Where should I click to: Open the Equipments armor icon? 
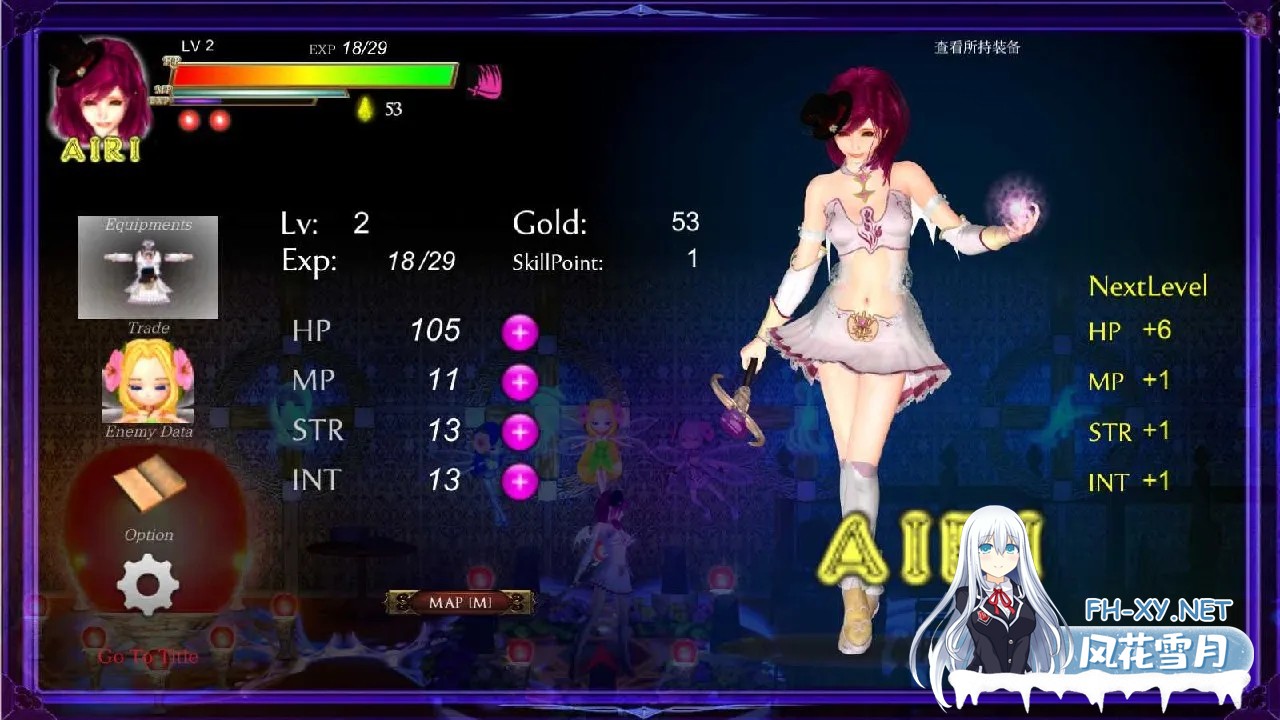pos(147,265)
